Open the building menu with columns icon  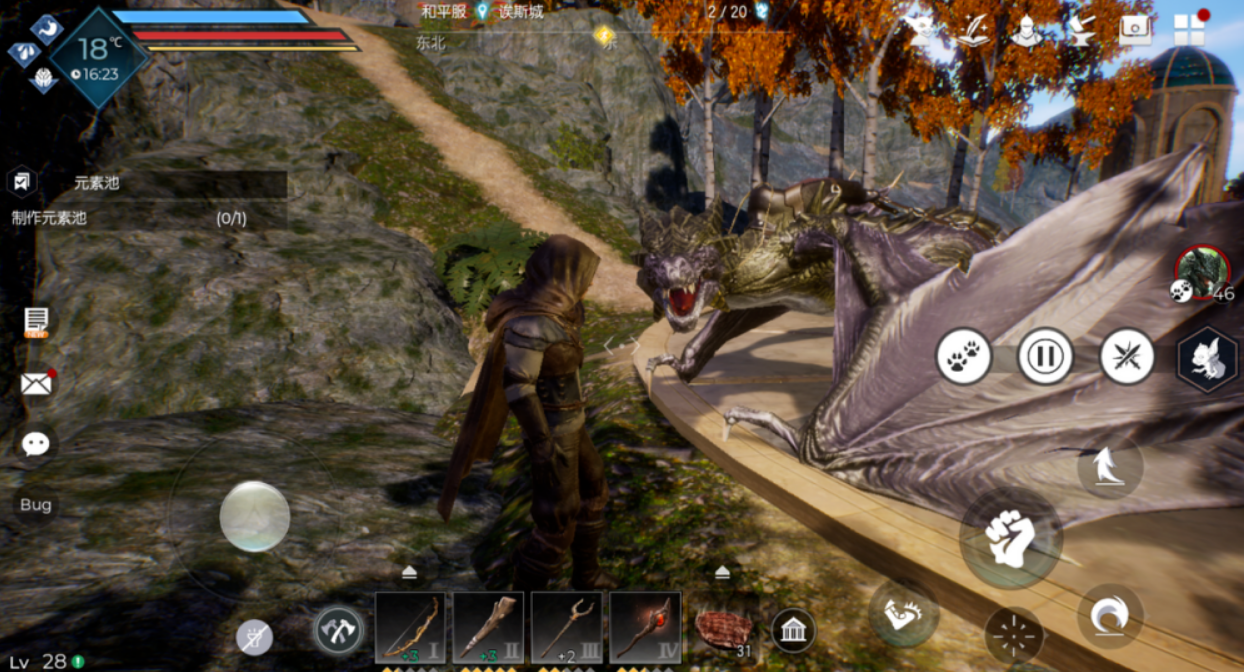click(793, 630)
